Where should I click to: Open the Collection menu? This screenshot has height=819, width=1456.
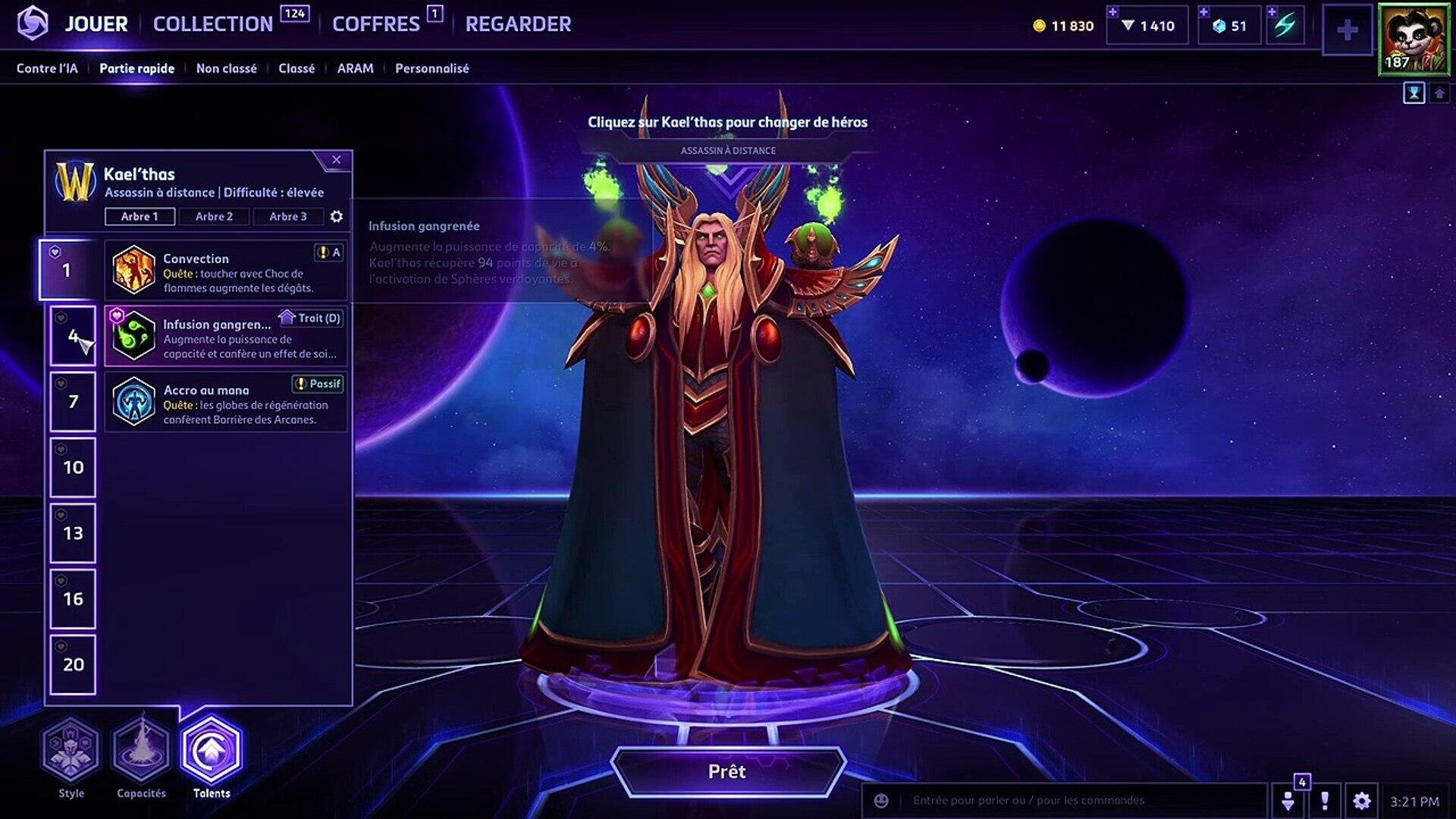click(213, 24)
